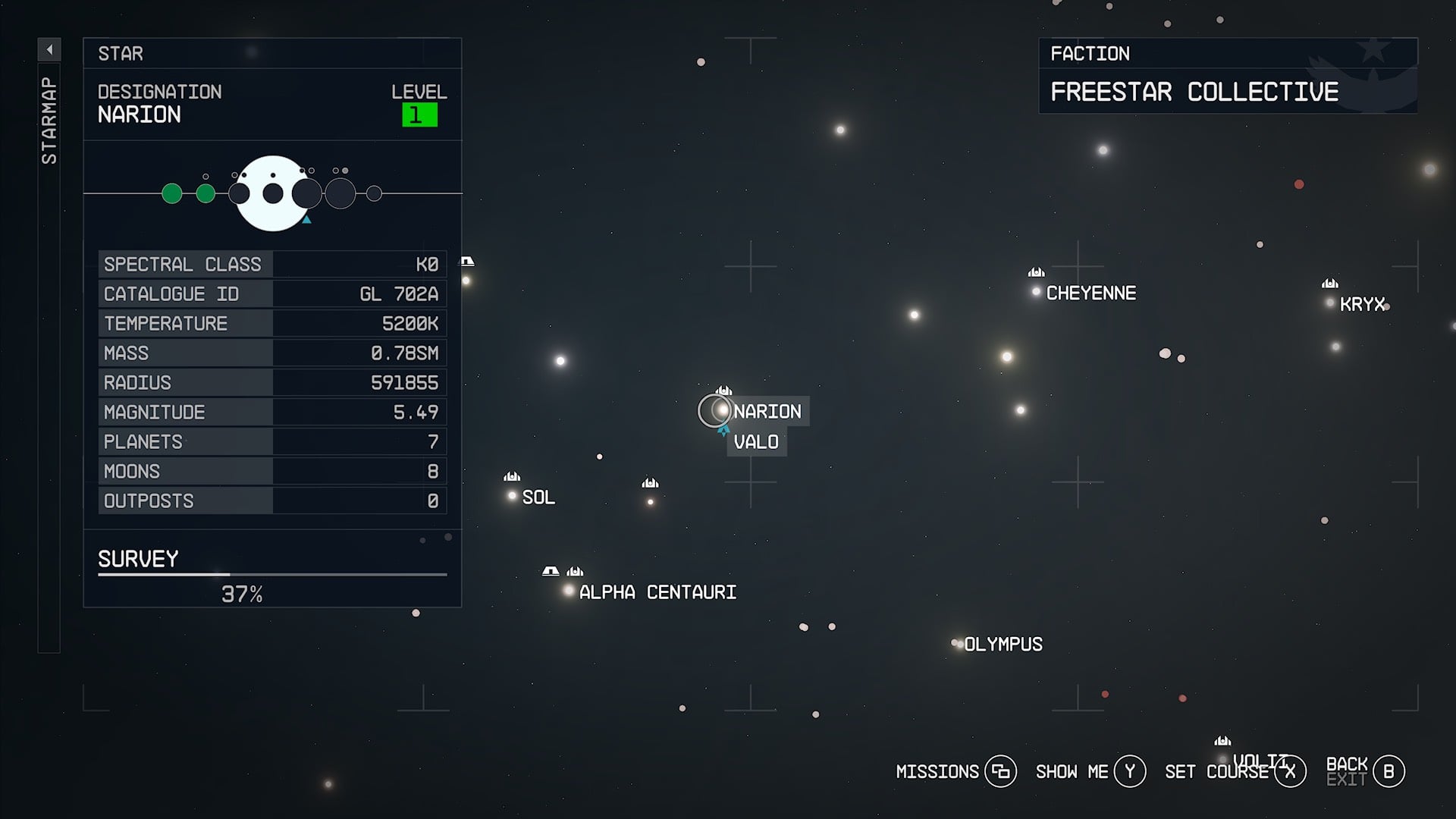Click the settlement icon above Cheyenne
This screenshot has height=819, width=1456.
point(1034,272)
